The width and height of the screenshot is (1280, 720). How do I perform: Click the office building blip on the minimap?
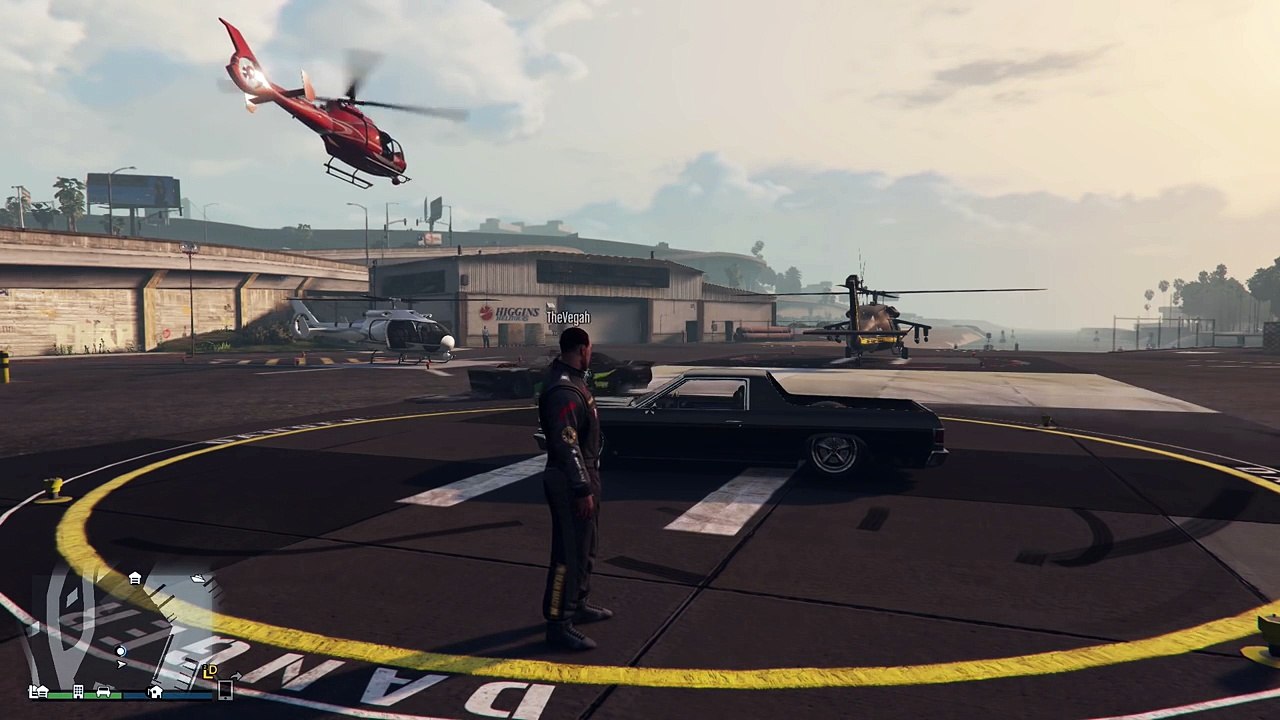point(78,691)
